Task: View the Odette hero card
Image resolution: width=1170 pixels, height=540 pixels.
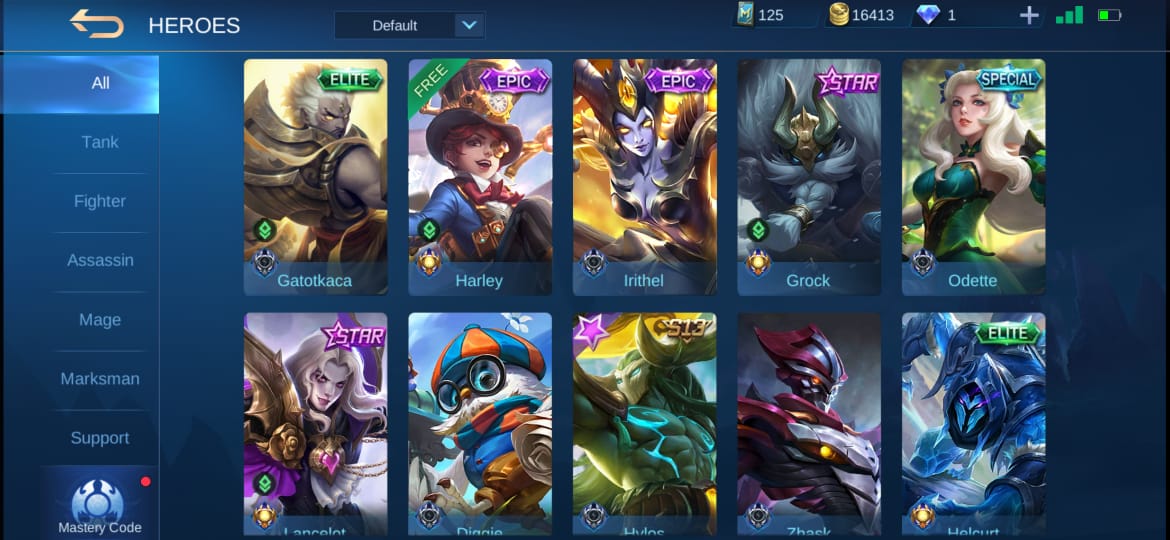Action: pos(973,176)
